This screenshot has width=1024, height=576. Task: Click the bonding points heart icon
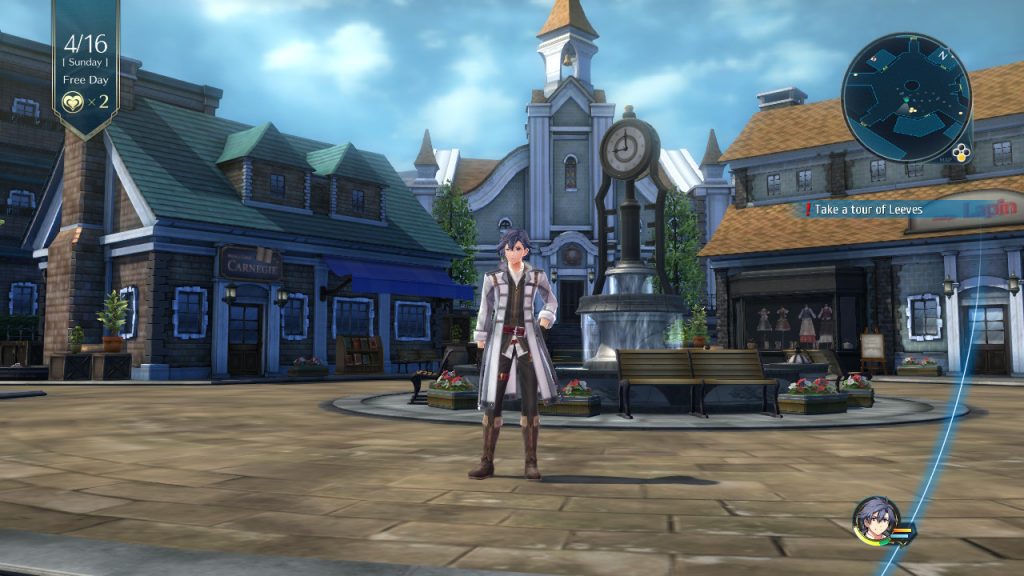72,101
